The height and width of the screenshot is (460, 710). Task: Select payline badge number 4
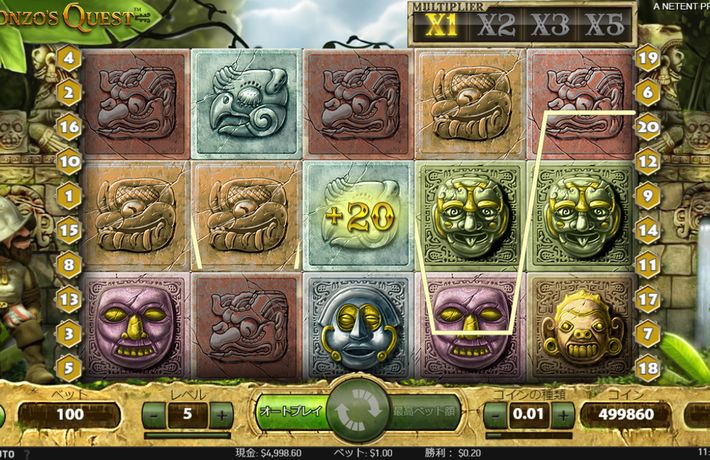[x=69, y=58]
